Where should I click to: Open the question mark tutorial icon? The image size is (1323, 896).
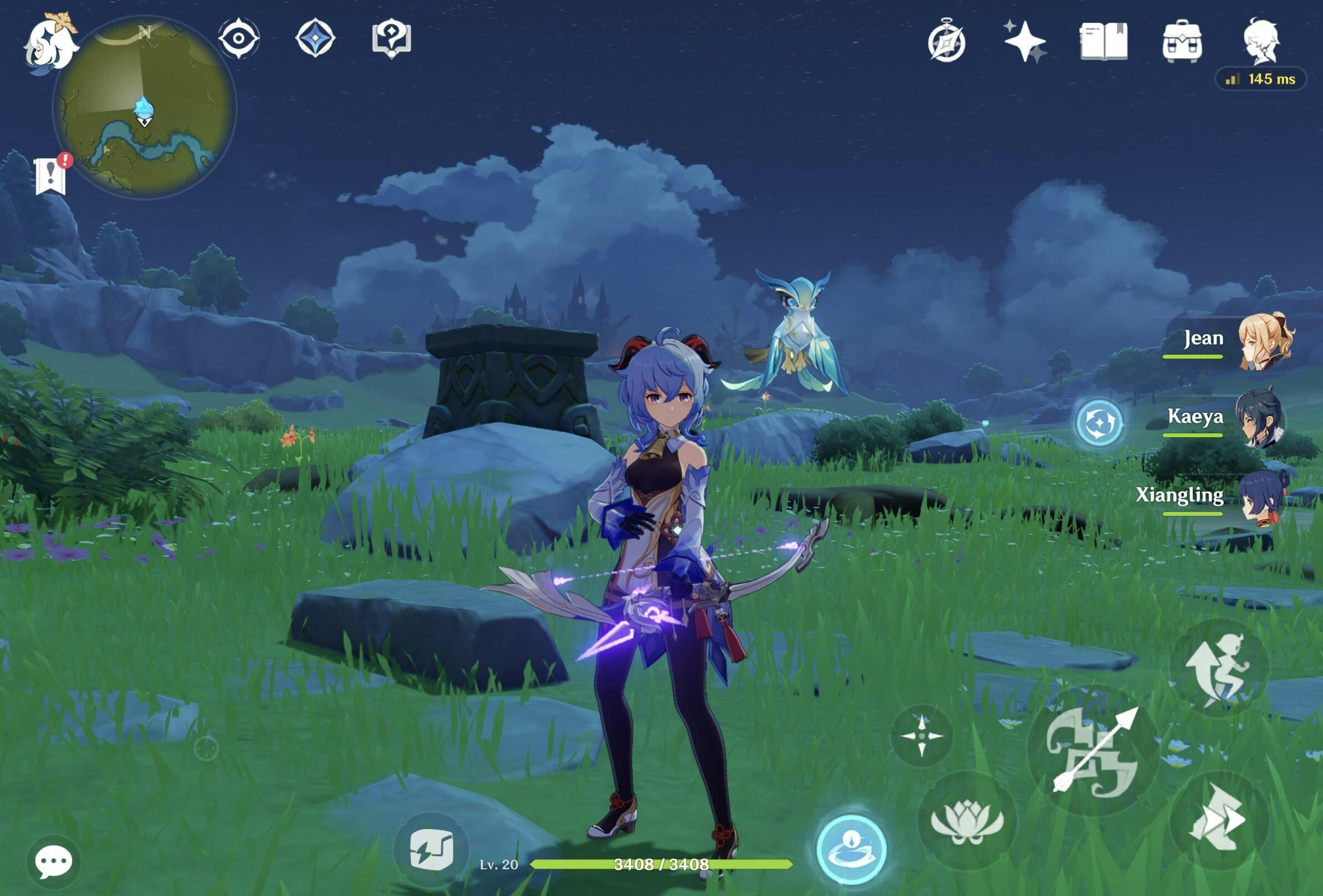391,39
